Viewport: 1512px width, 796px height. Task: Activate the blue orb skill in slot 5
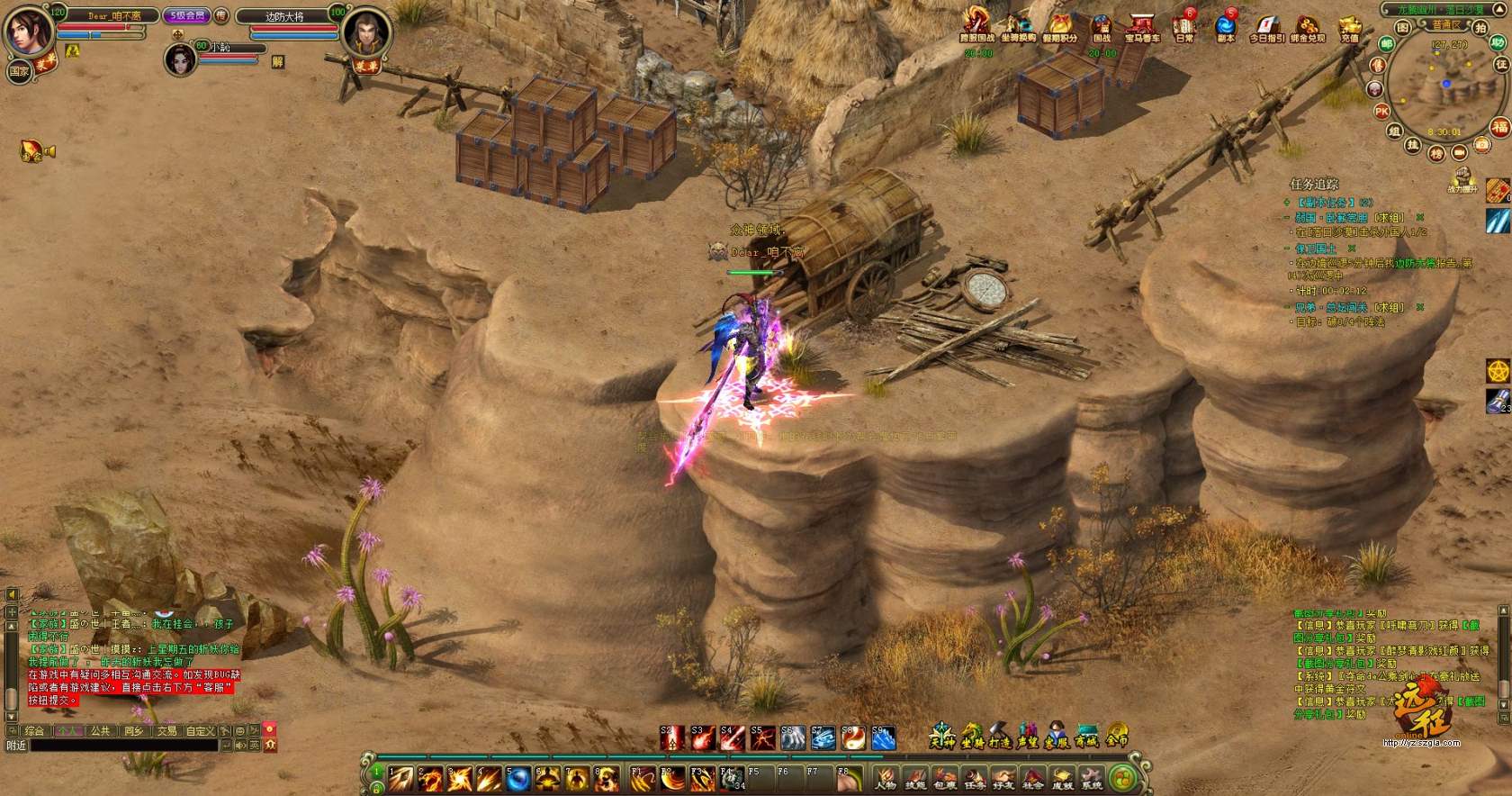pyautogui.click(x=517, y=778)
